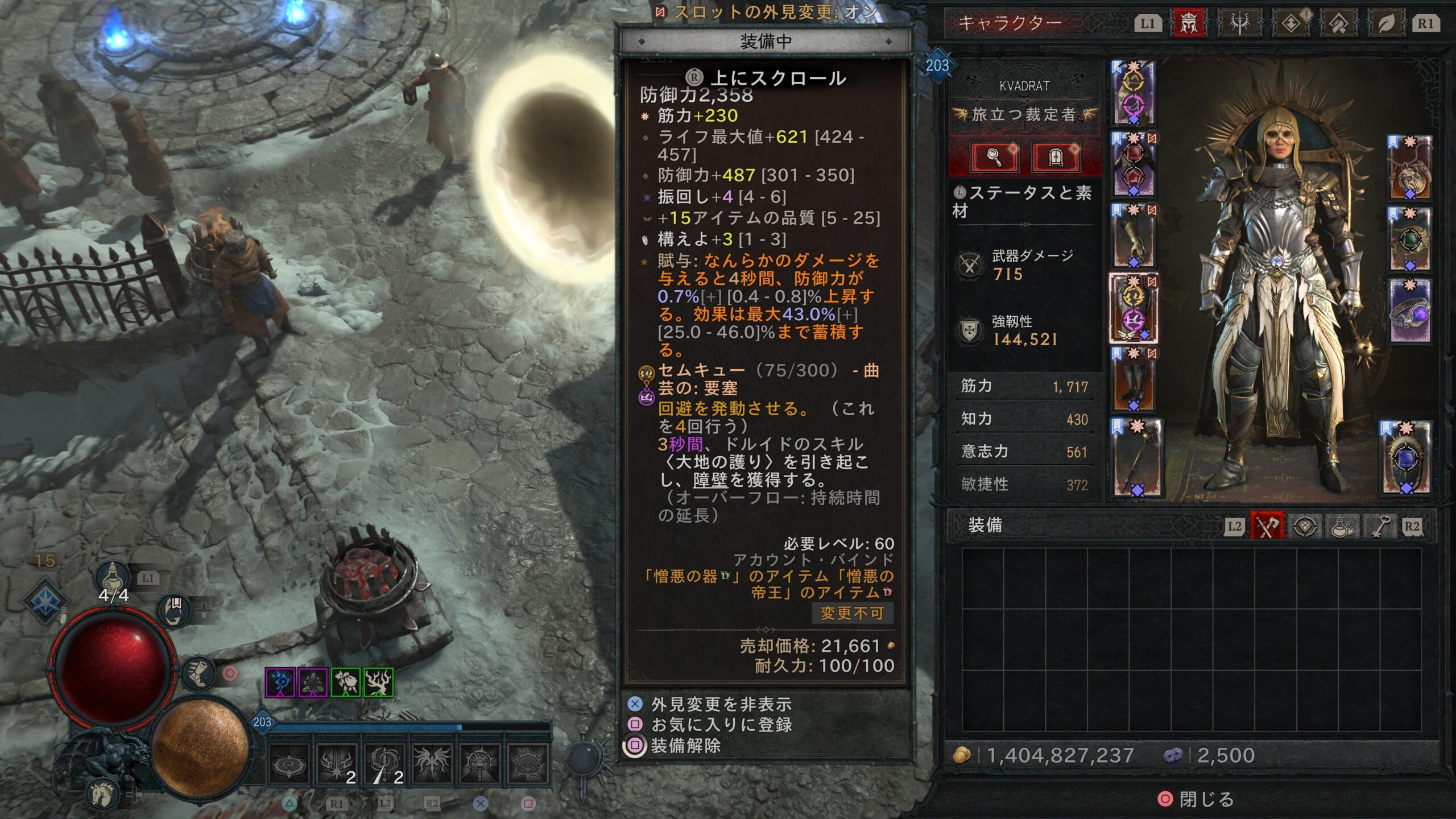Open the leaf icon tab
Viewport: 1456px width, 819px height.
[1385, 23]
